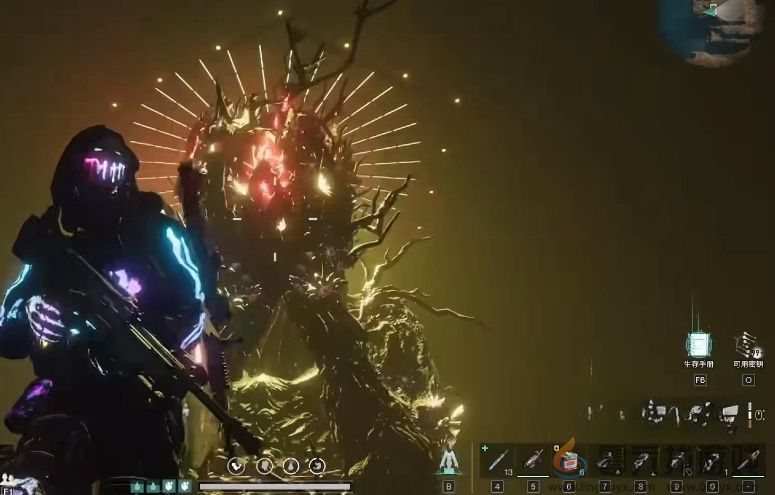The height and width of the screenshot is (495, 775).
Task: Select the red canister item in the hotbar
Action: [x=569, y=462]
